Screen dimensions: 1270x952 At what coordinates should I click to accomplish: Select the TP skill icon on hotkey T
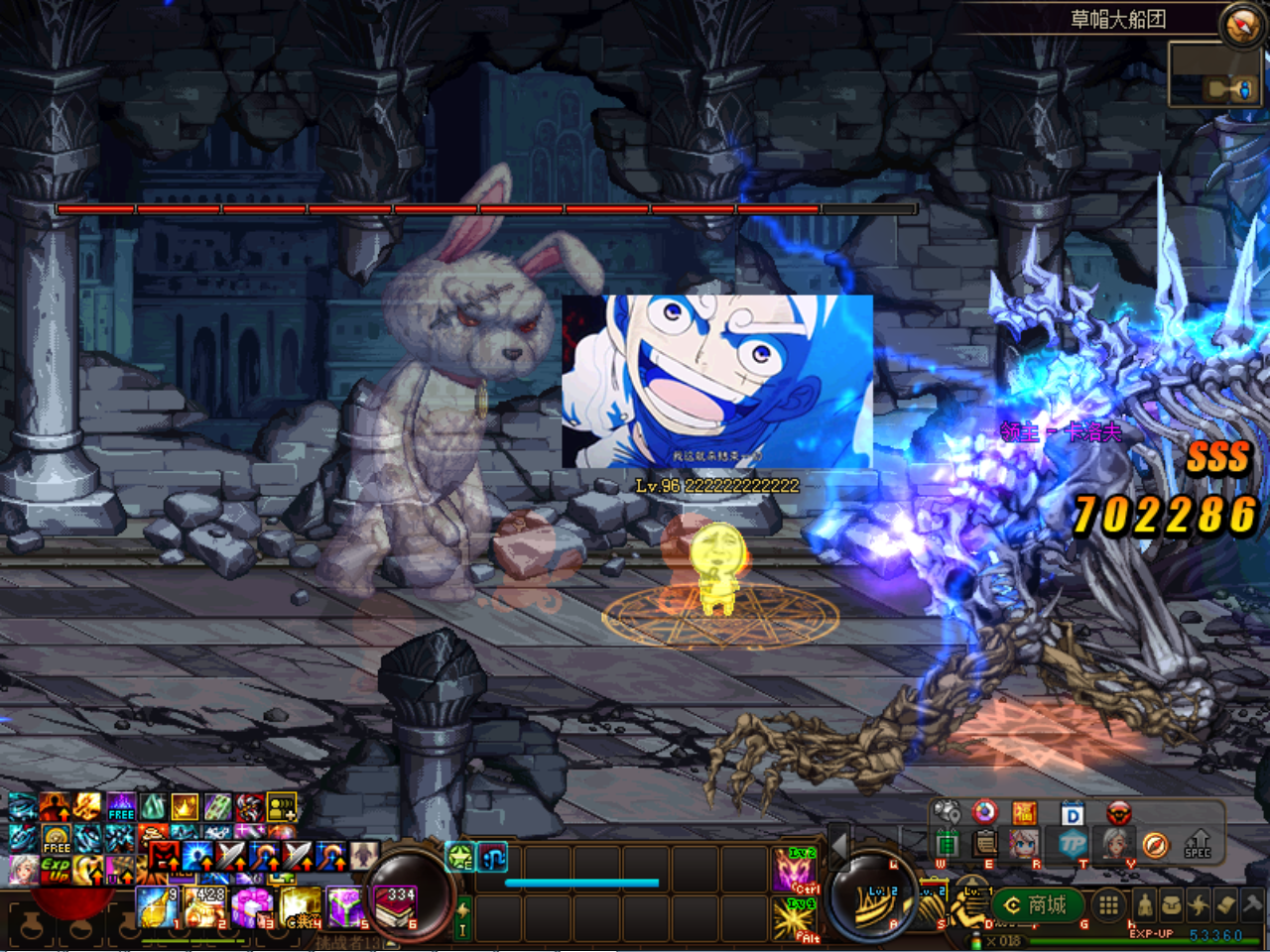tap(1074, 842)
